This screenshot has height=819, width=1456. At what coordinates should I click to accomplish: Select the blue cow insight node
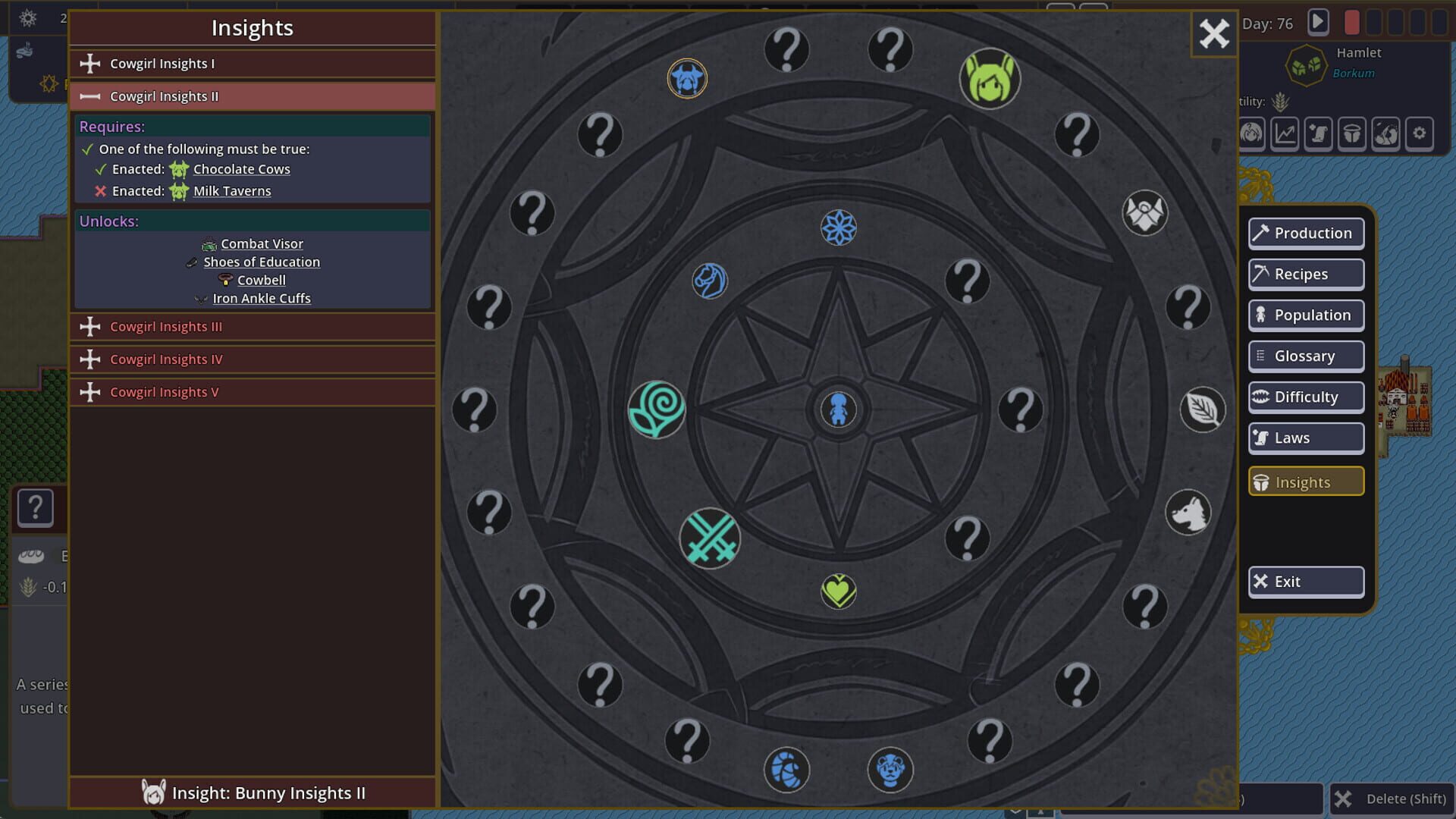[687, 78]
